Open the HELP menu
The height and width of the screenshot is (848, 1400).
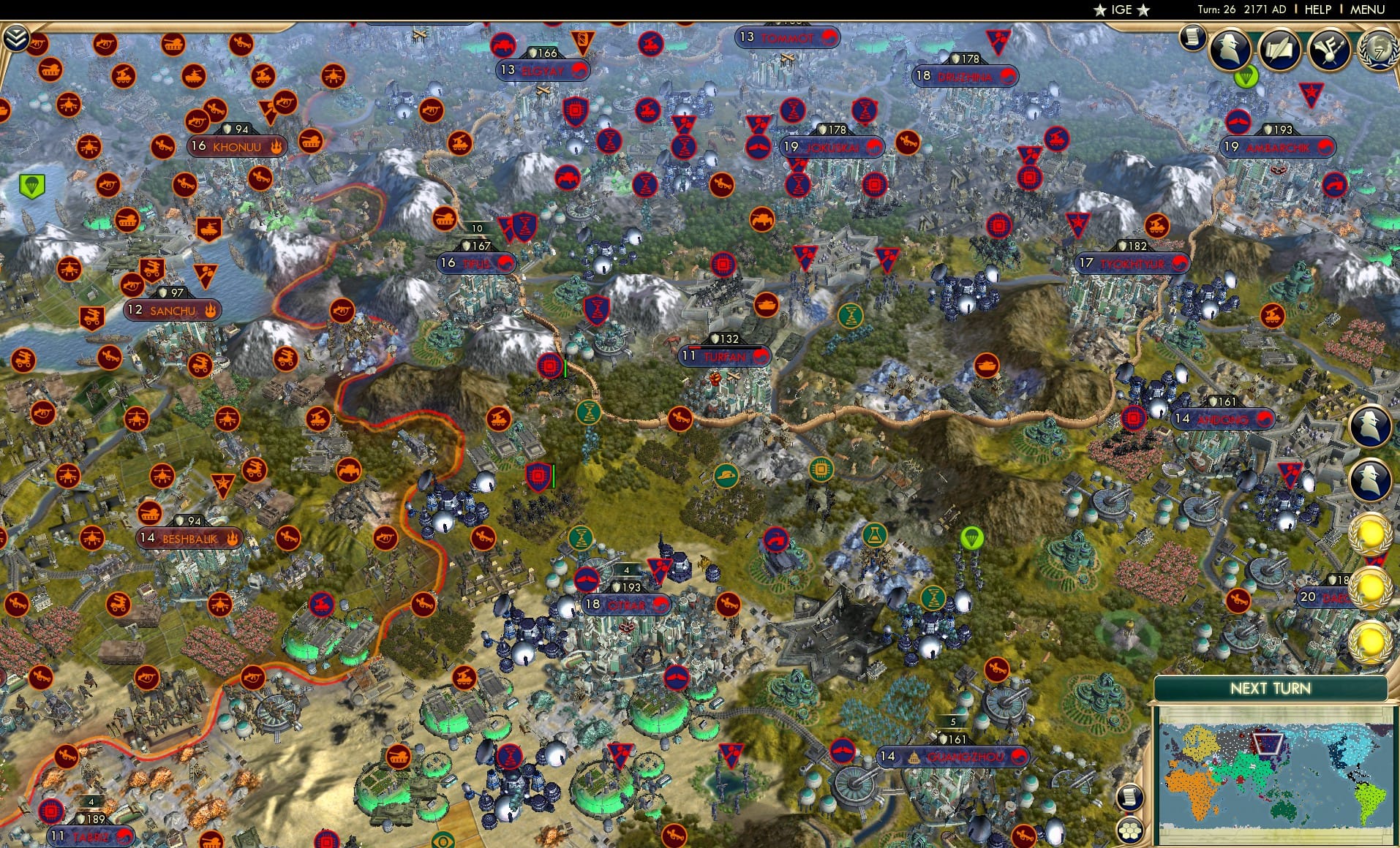tap(1317, 10)
